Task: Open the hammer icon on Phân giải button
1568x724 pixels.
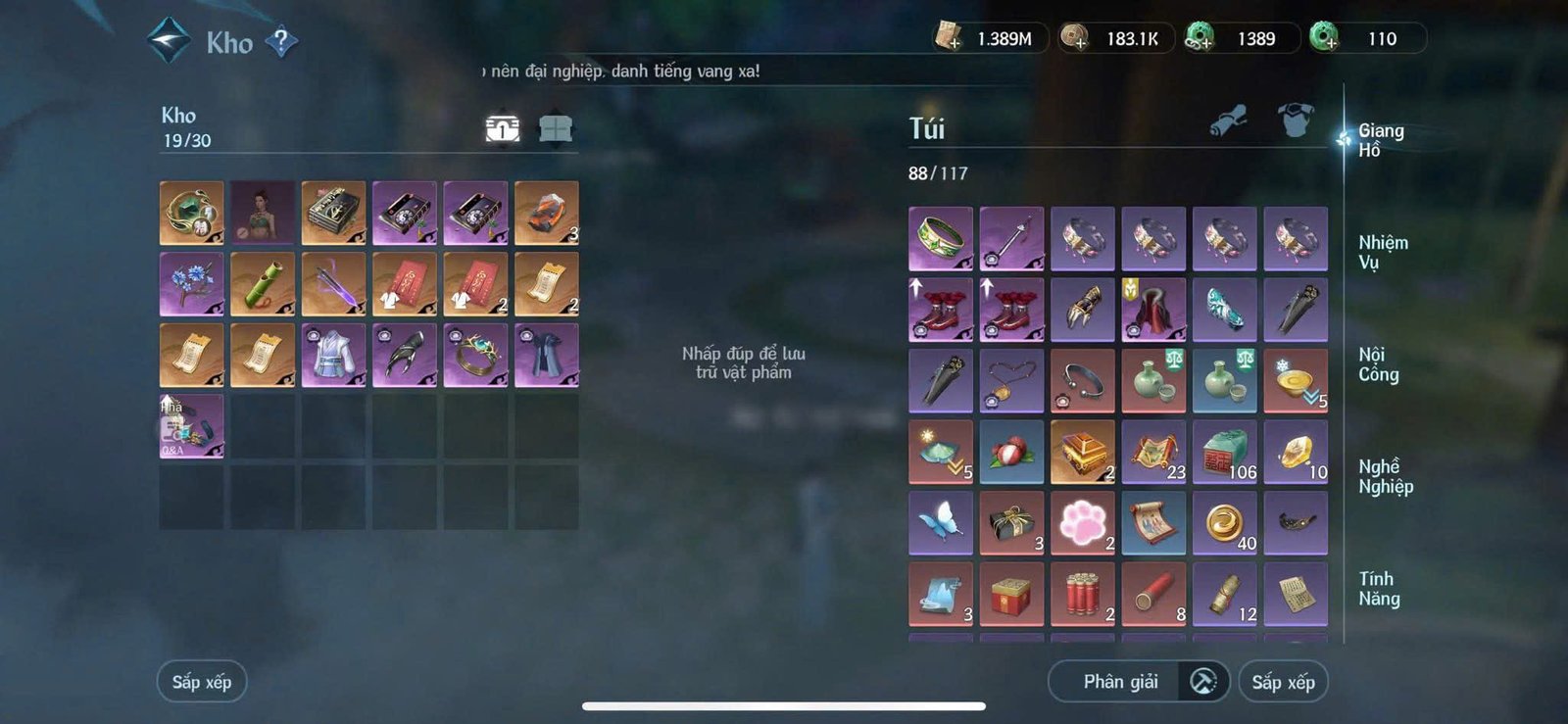Action: click(x=1202, y=681)
